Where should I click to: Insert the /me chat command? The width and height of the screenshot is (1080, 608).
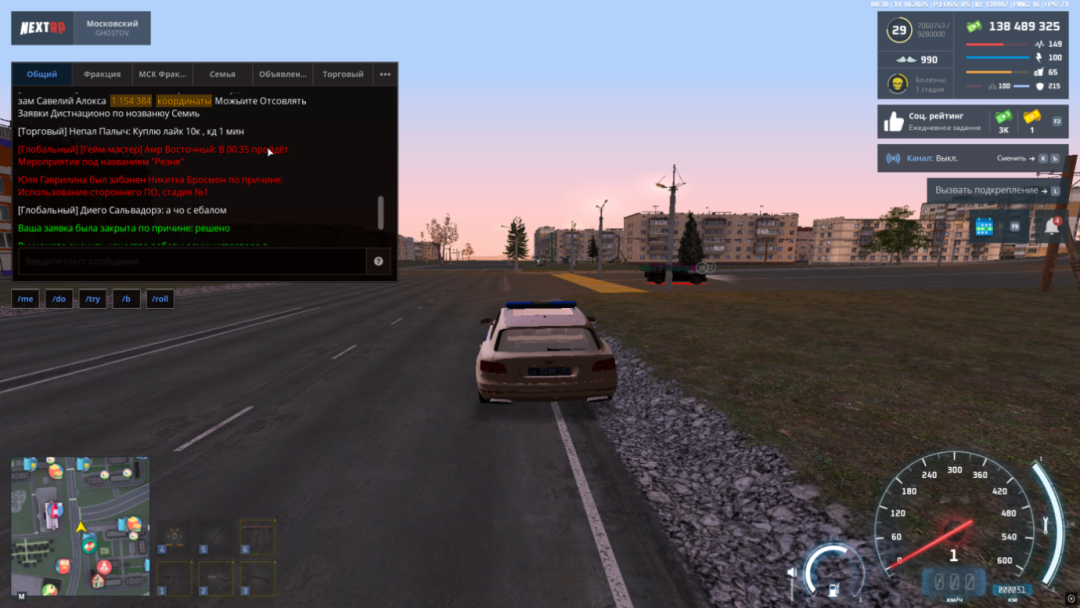[x=26, y=299]
